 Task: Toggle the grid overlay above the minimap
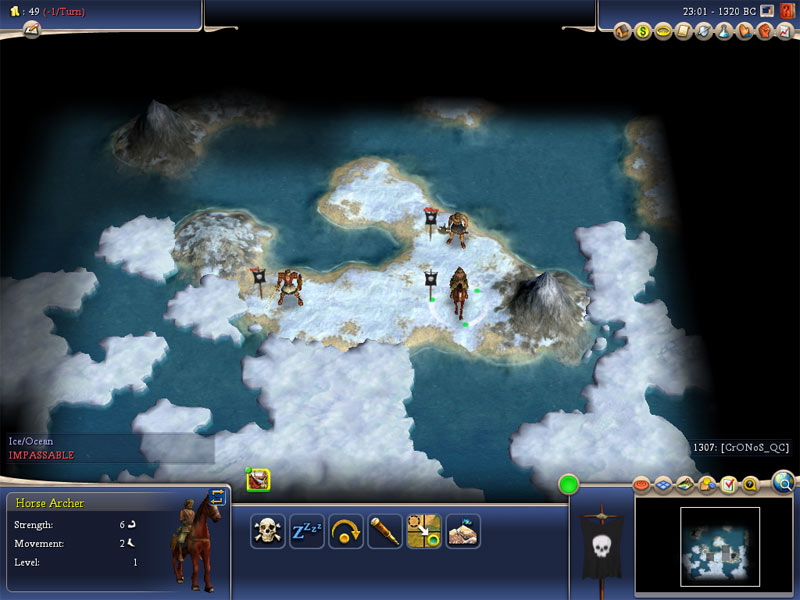click(664, 485)
